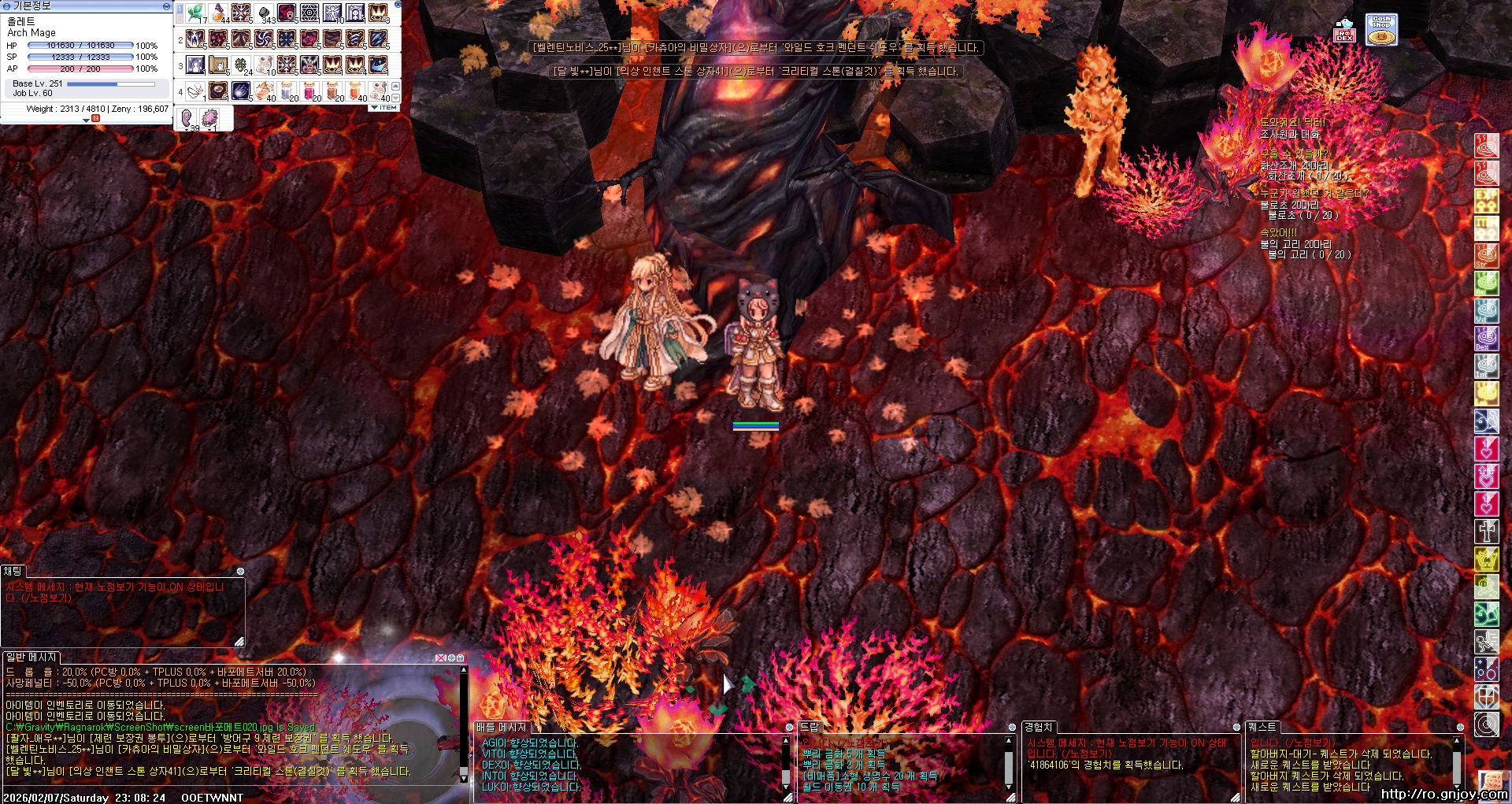Viewport: 1512px width, 804px height.
Task: Click the EXP boost buff icon
Action: (1486, 201)
